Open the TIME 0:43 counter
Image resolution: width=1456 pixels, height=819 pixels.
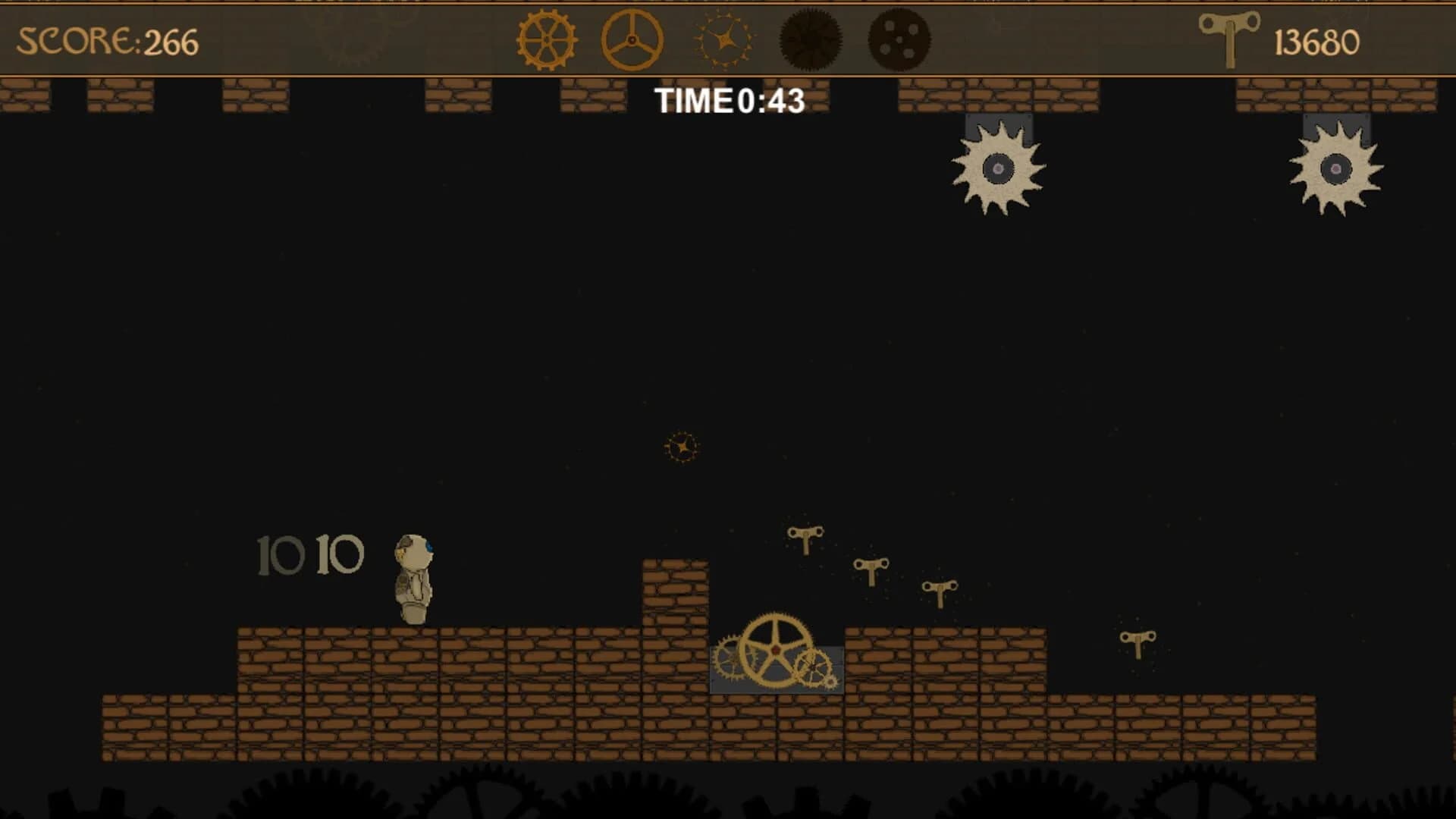pyautogui.click(x=728, y=100)
